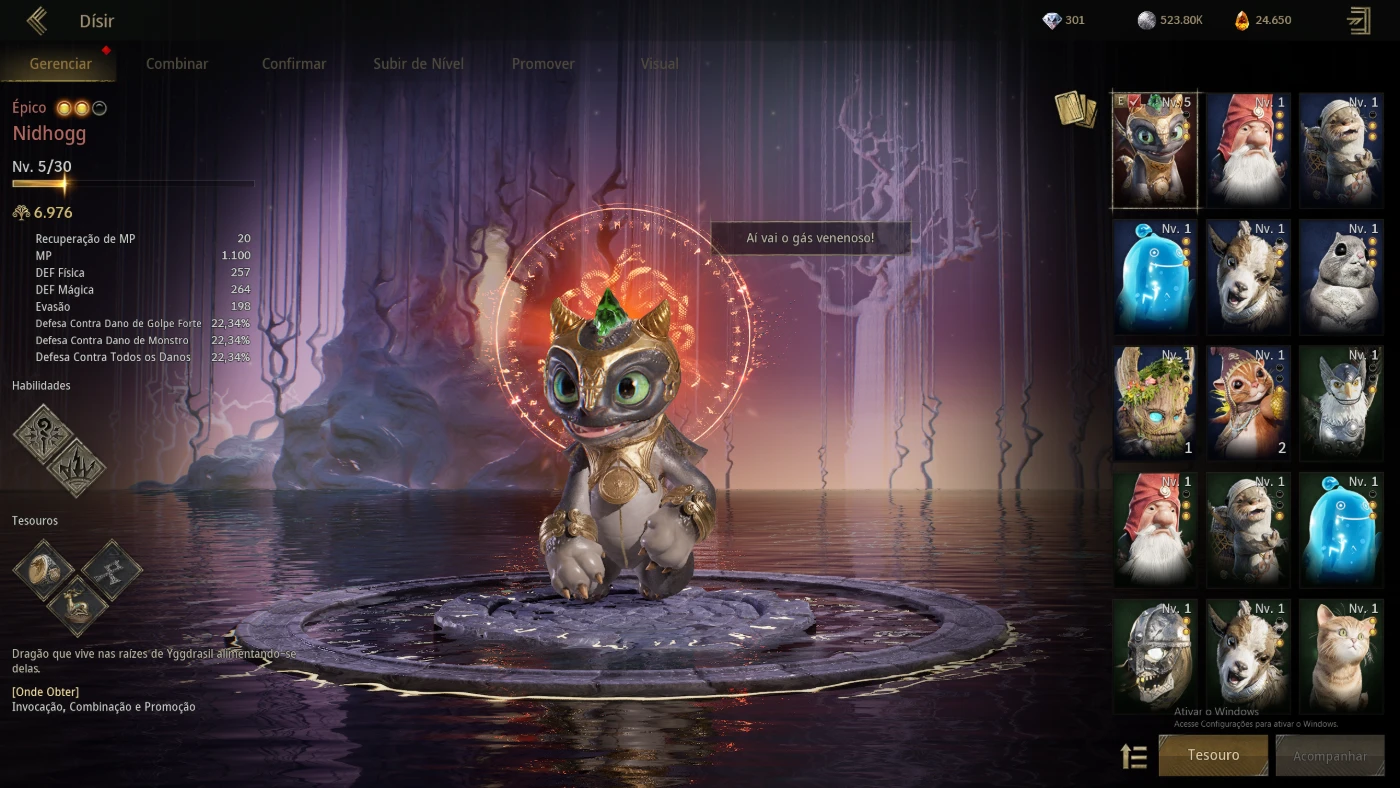Select the helmeted undead skull thumbnail

pos(1154,655)
